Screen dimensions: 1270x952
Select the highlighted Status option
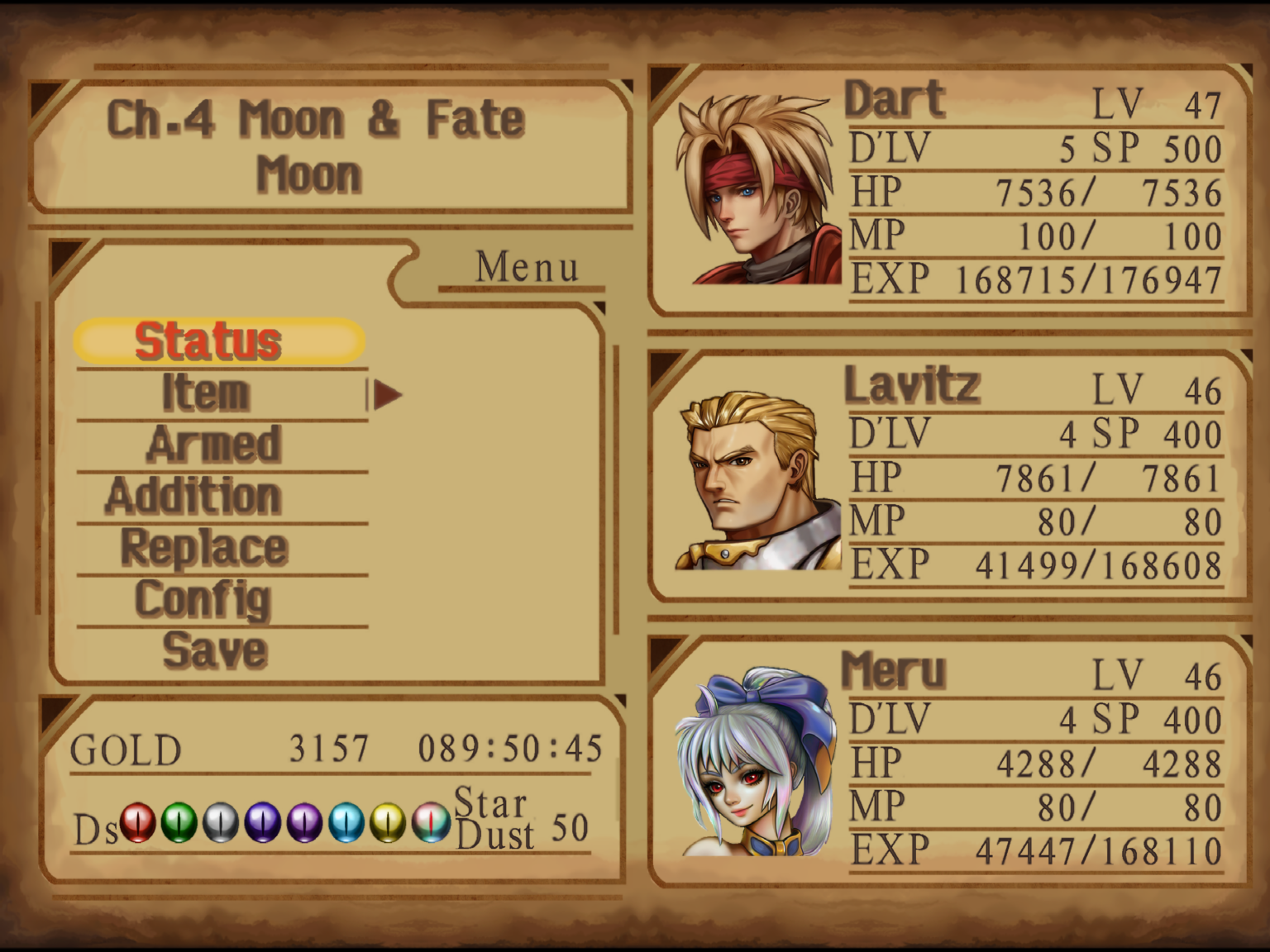pos(209,340)
